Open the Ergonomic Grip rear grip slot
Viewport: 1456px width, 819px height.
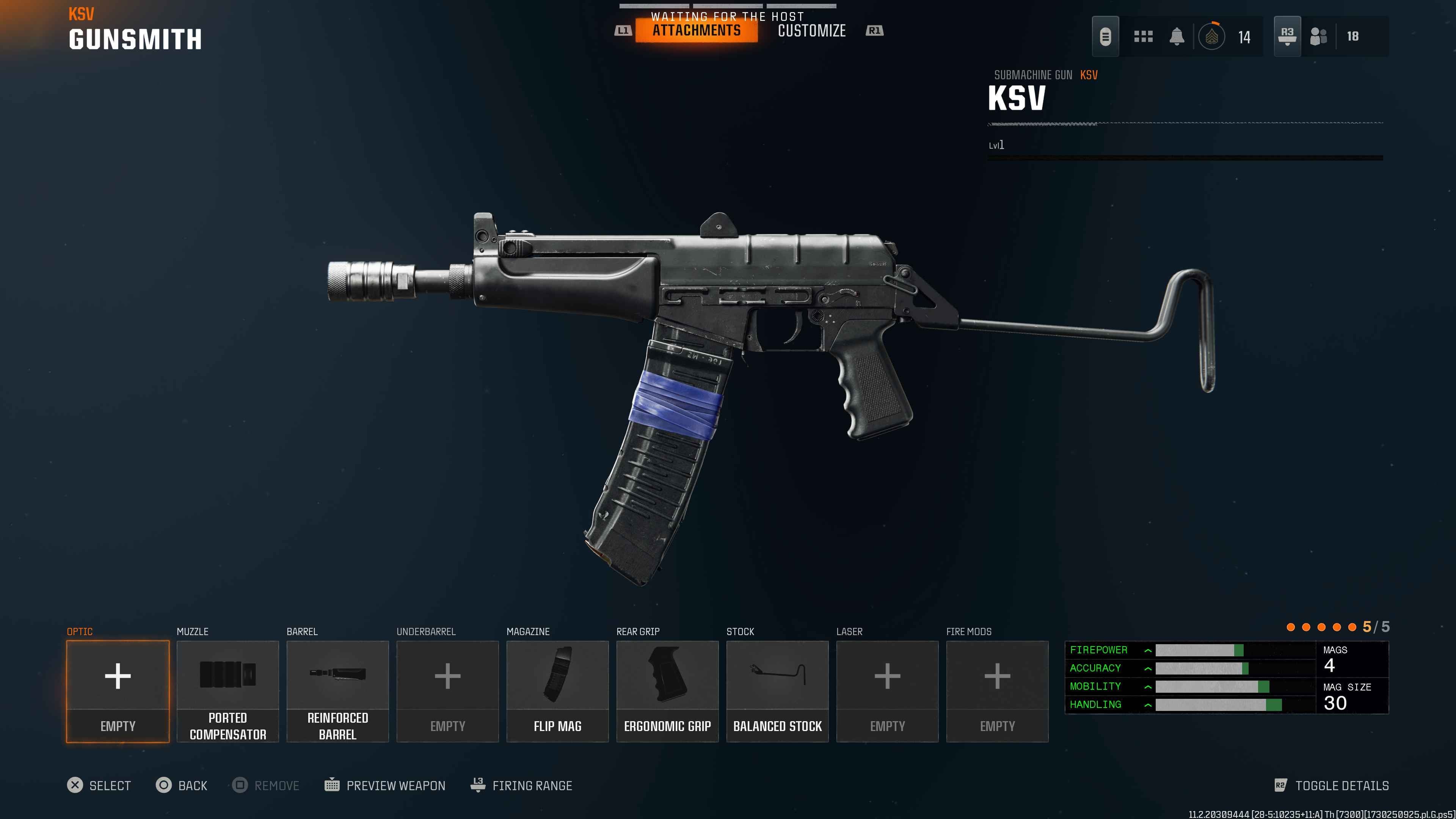click(x=667, y=691)
